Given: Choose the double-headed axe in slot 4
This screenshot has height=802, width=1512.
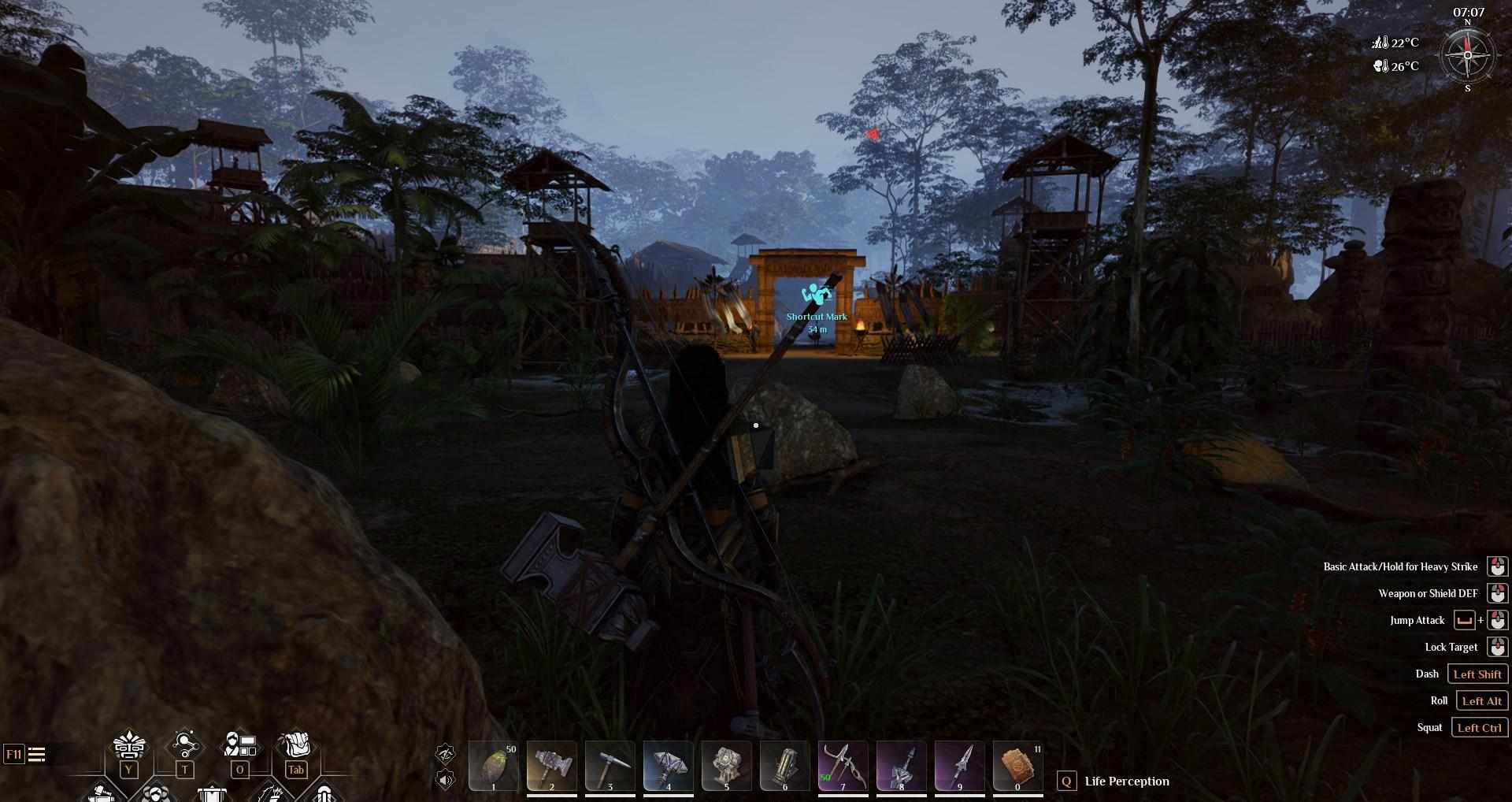Looking at the screenshot, I should (x=669, y=766).
